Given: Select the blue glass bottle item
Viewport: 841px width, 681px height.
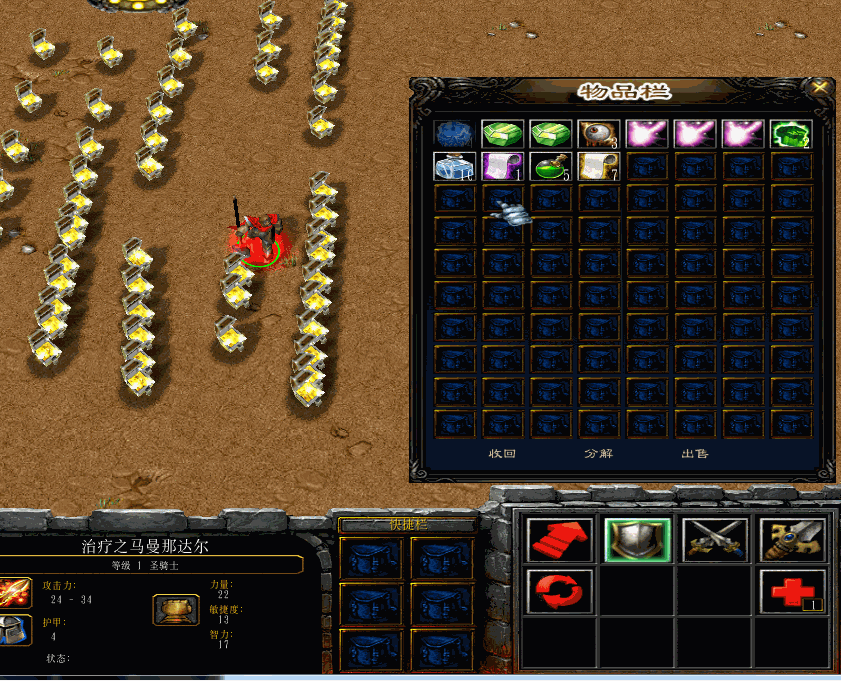Looking at the screenshot, I should [453, 166].
